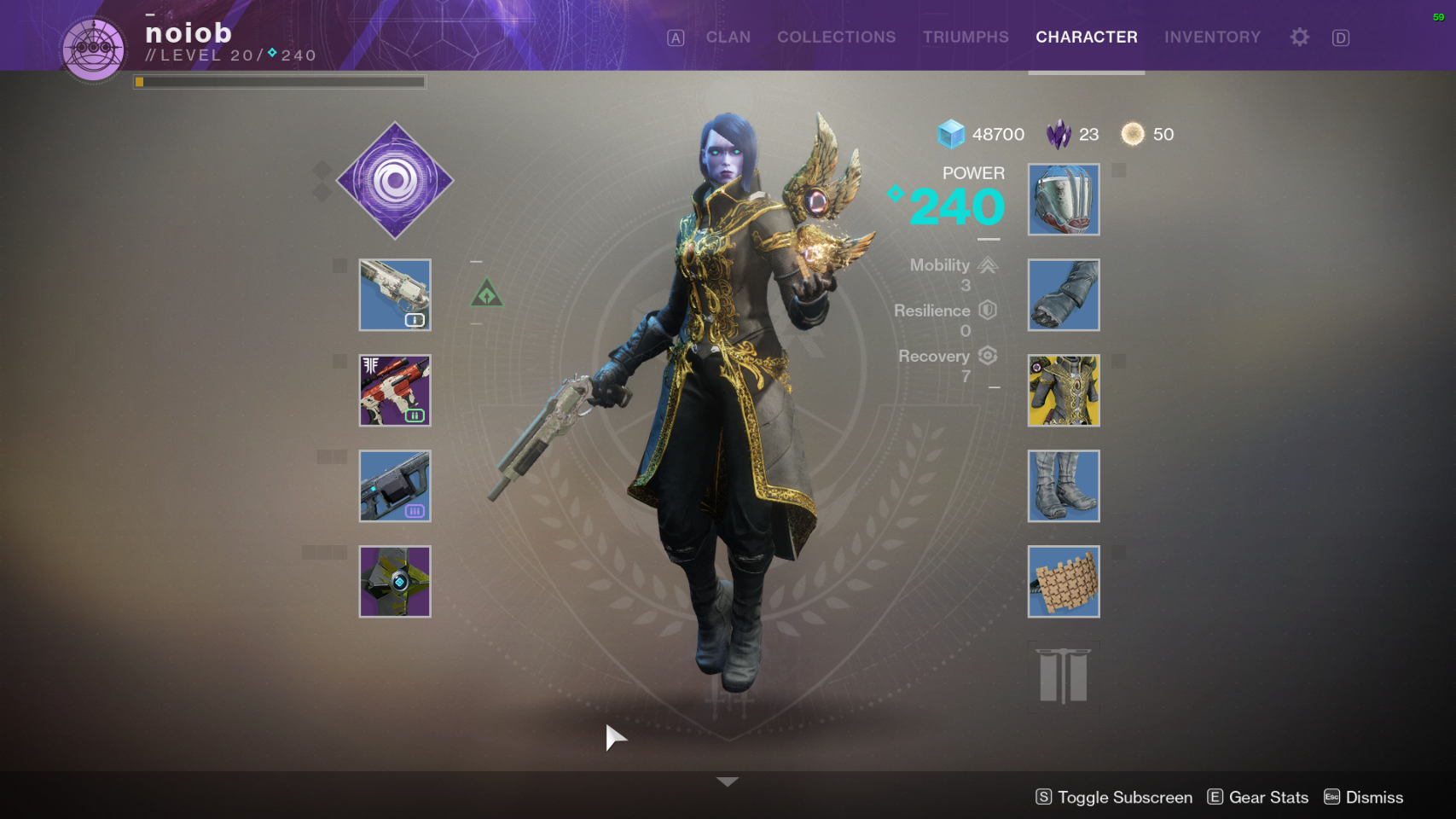Switch to the Clan tab
This screenshot has width=1456, height=819.
point(728,38)
